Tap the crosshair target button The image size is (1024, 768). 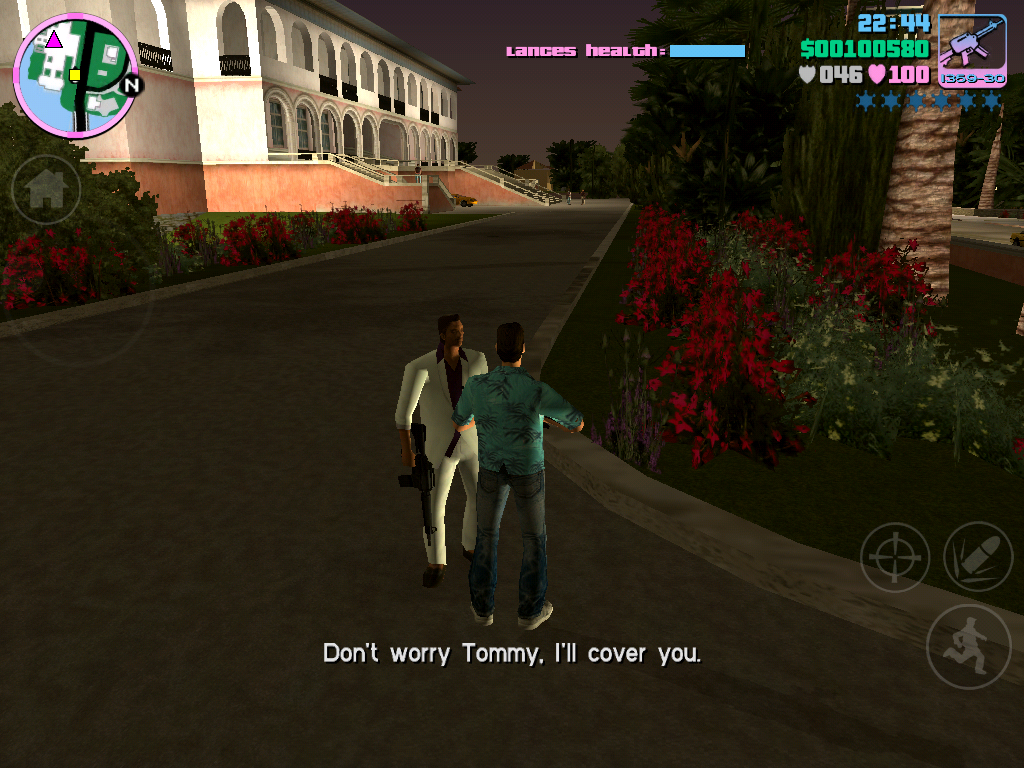coord(894,557)
